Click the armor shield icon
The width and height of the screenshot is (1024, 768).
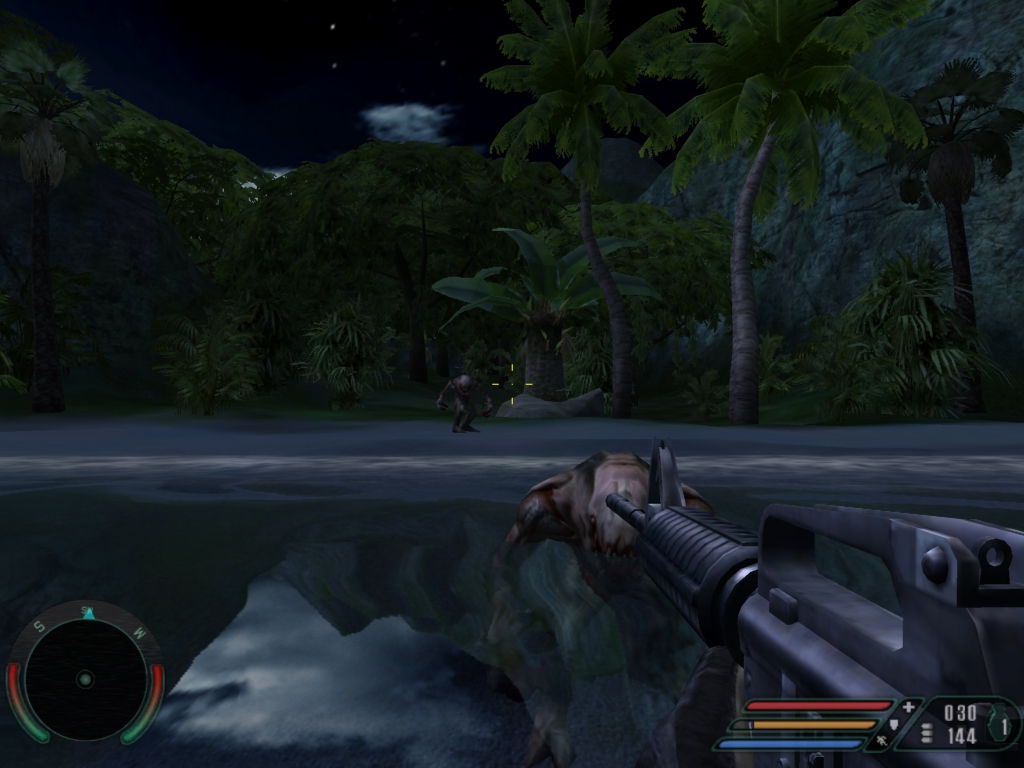[895, 724]
